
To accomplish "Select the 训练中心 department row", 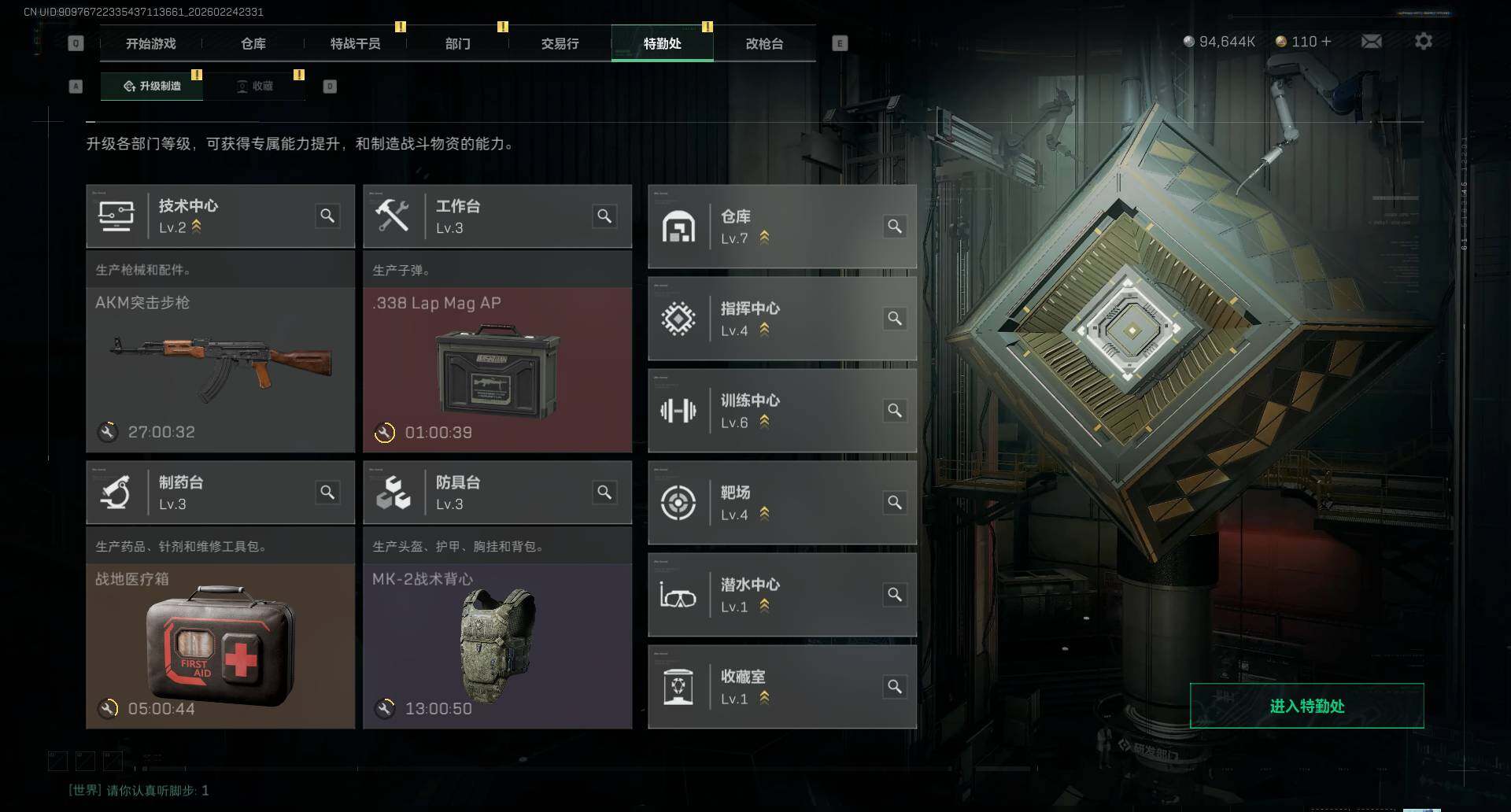I will [x=781, y=411].
